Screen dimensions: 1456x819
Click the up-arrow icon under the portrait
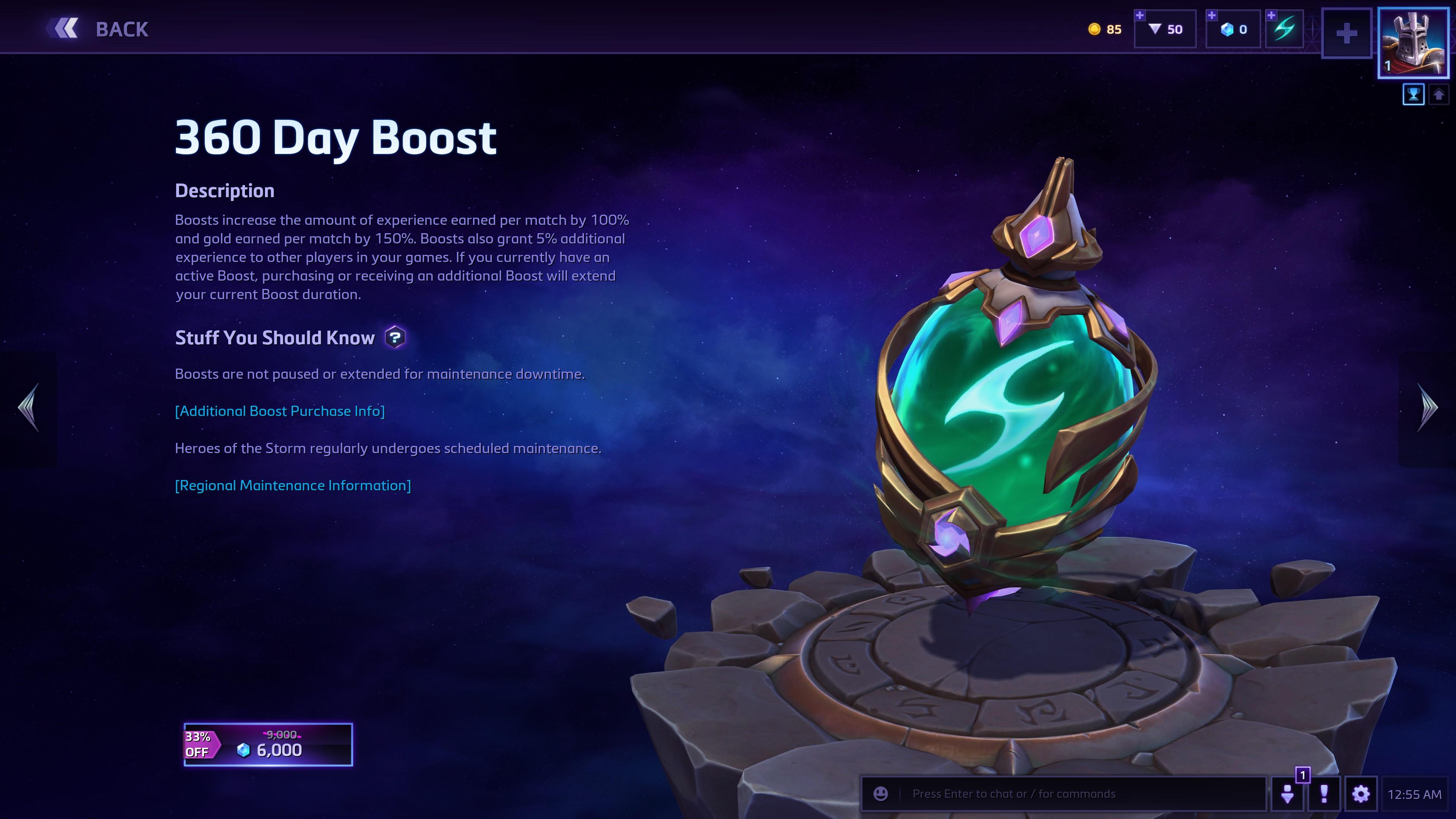[x=1439, y=94]
